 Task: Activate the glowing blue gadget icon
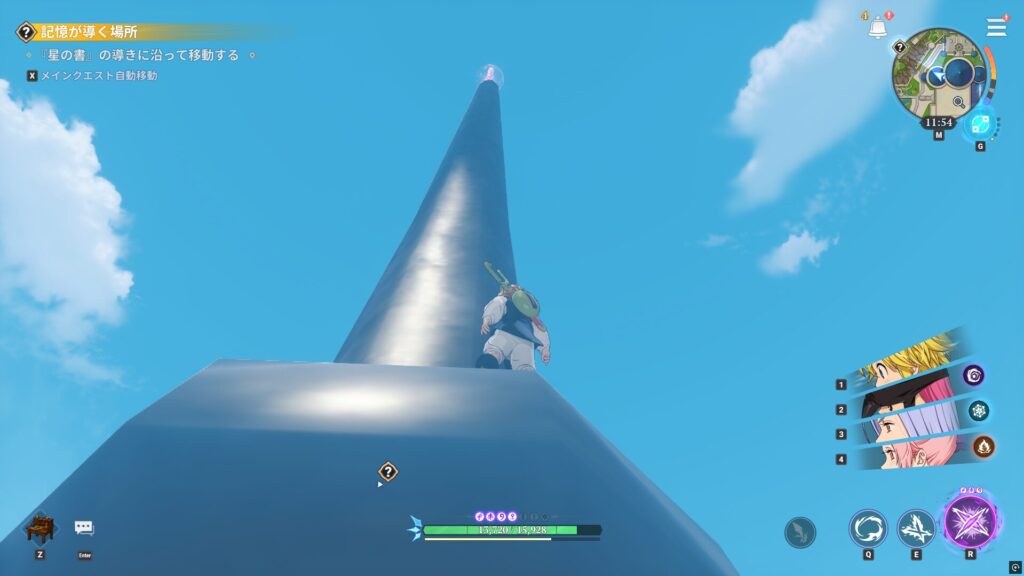tap(980, 124)
